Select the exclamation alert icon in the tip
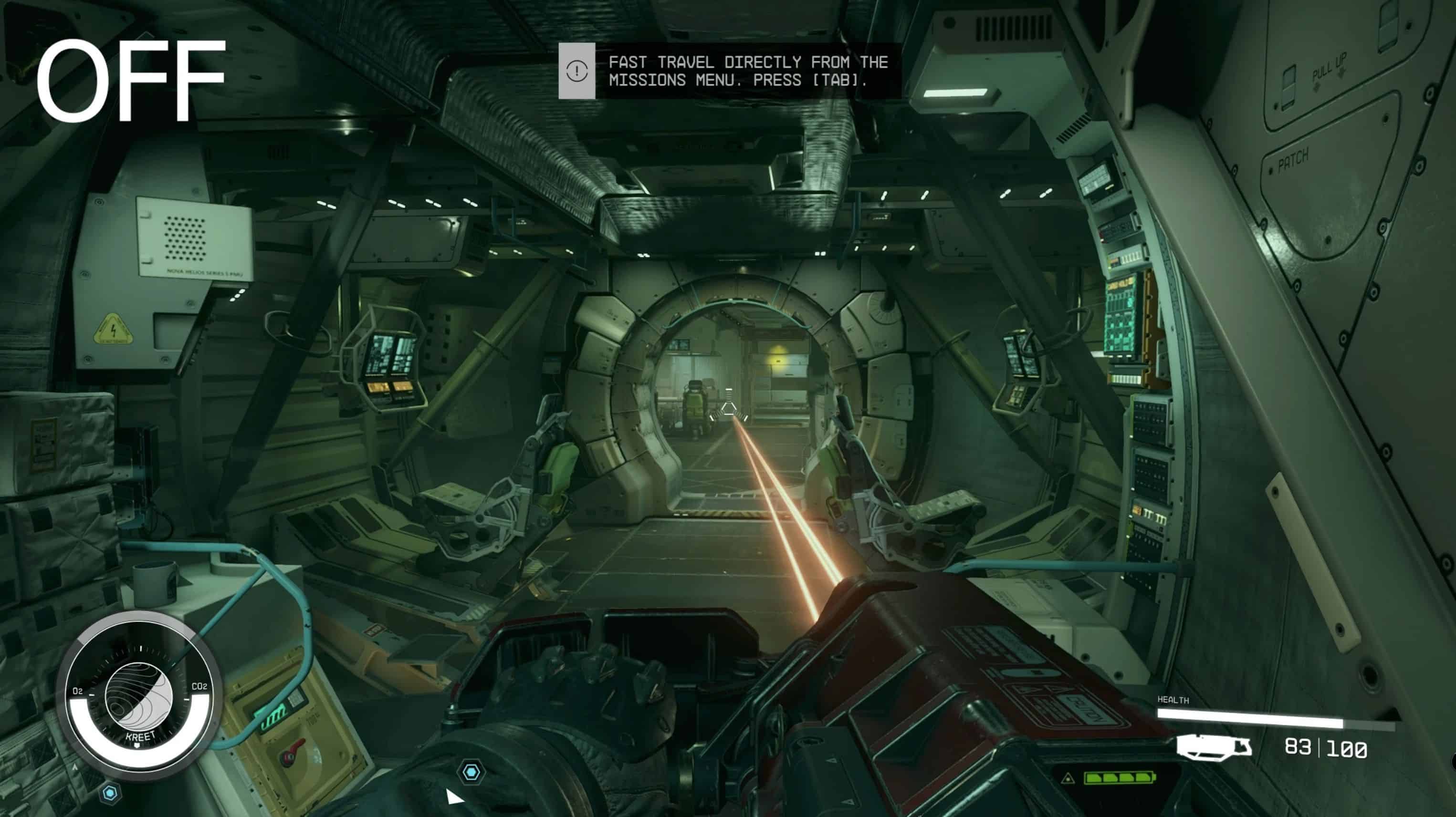The width and height of the screenshot is (1456, 817). pyautogui.click(x=576, y=71)
